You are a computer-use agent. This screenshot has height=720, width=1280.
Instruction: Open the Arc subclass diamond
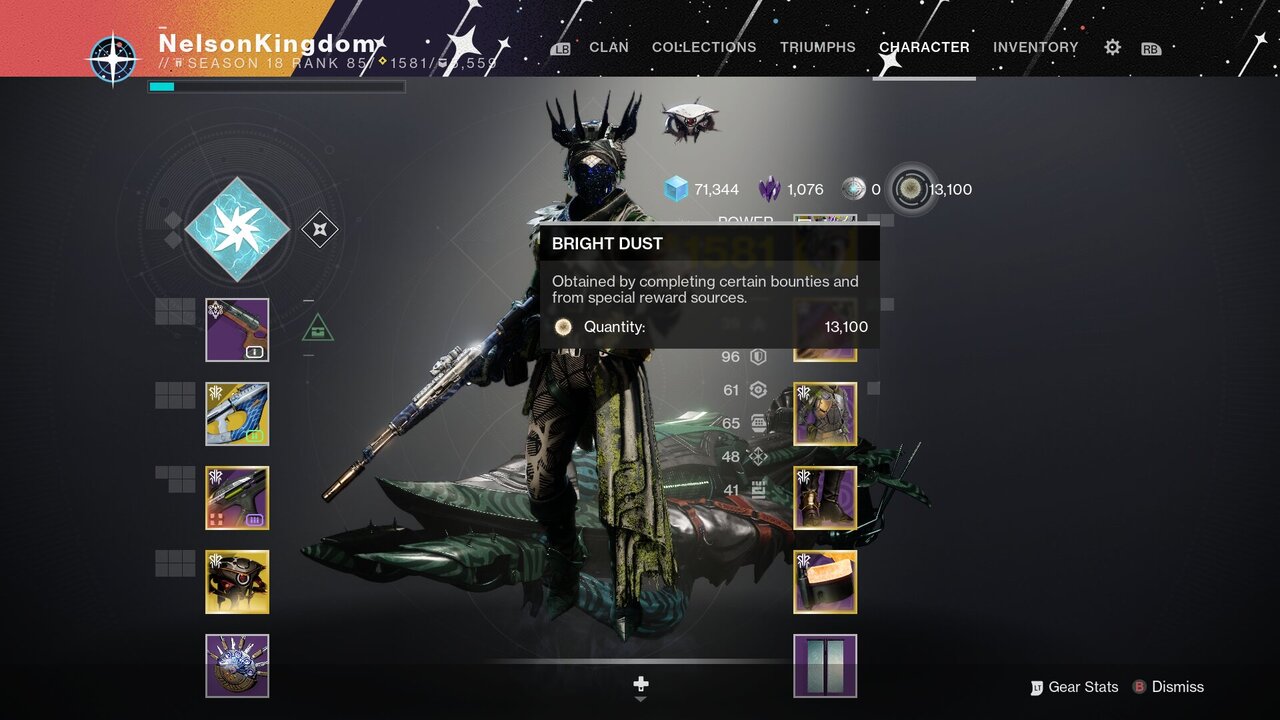(237, 229)
